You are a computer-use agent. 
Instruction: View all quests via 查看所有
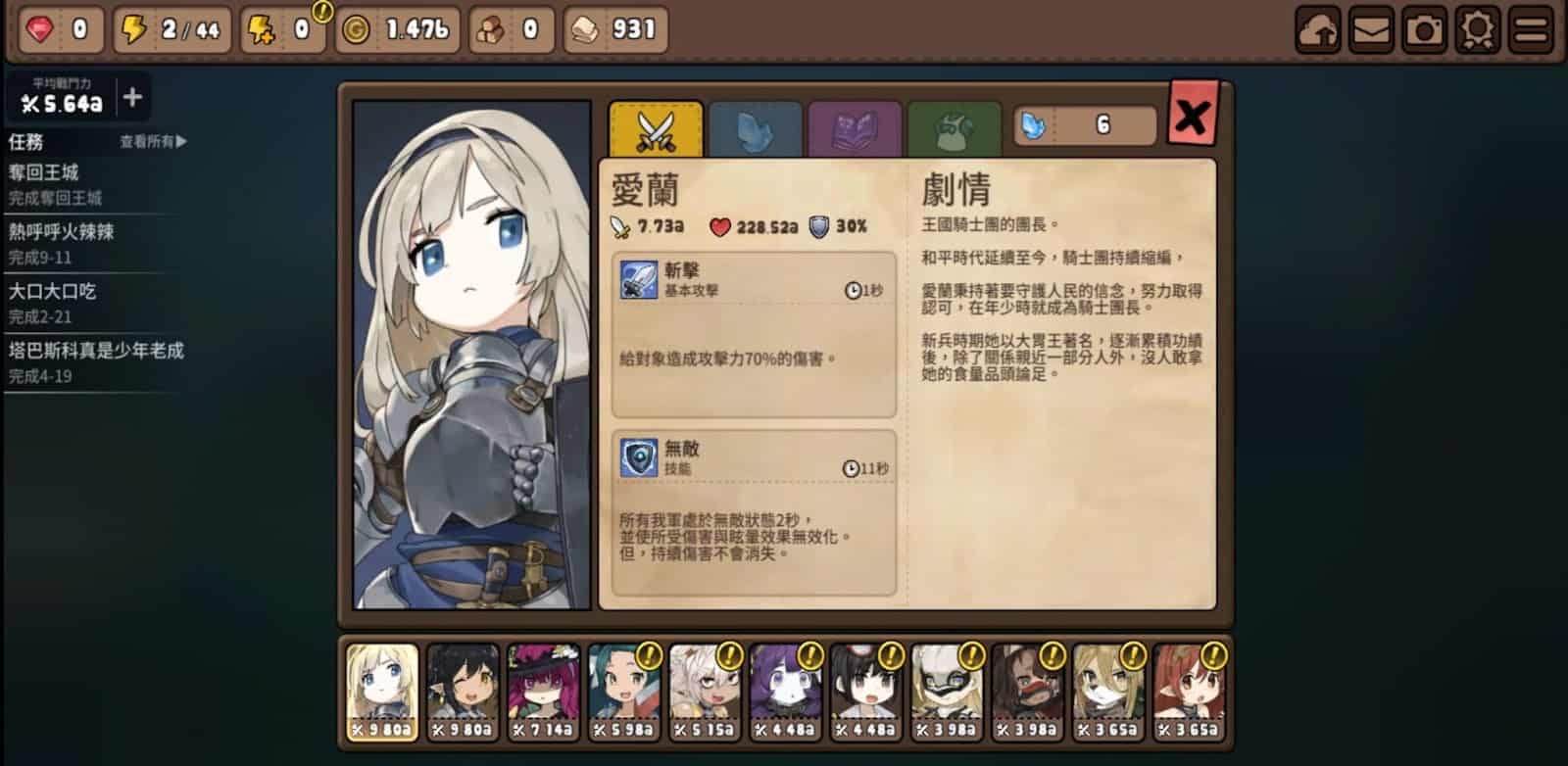pyautogui.click(x=153, y=142)
